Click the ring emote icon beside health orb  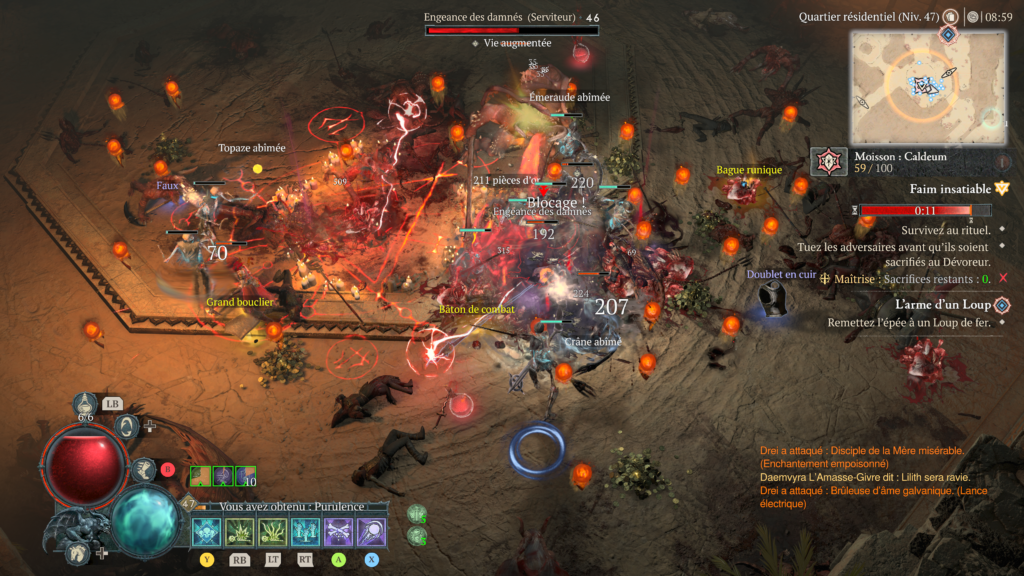127,427
